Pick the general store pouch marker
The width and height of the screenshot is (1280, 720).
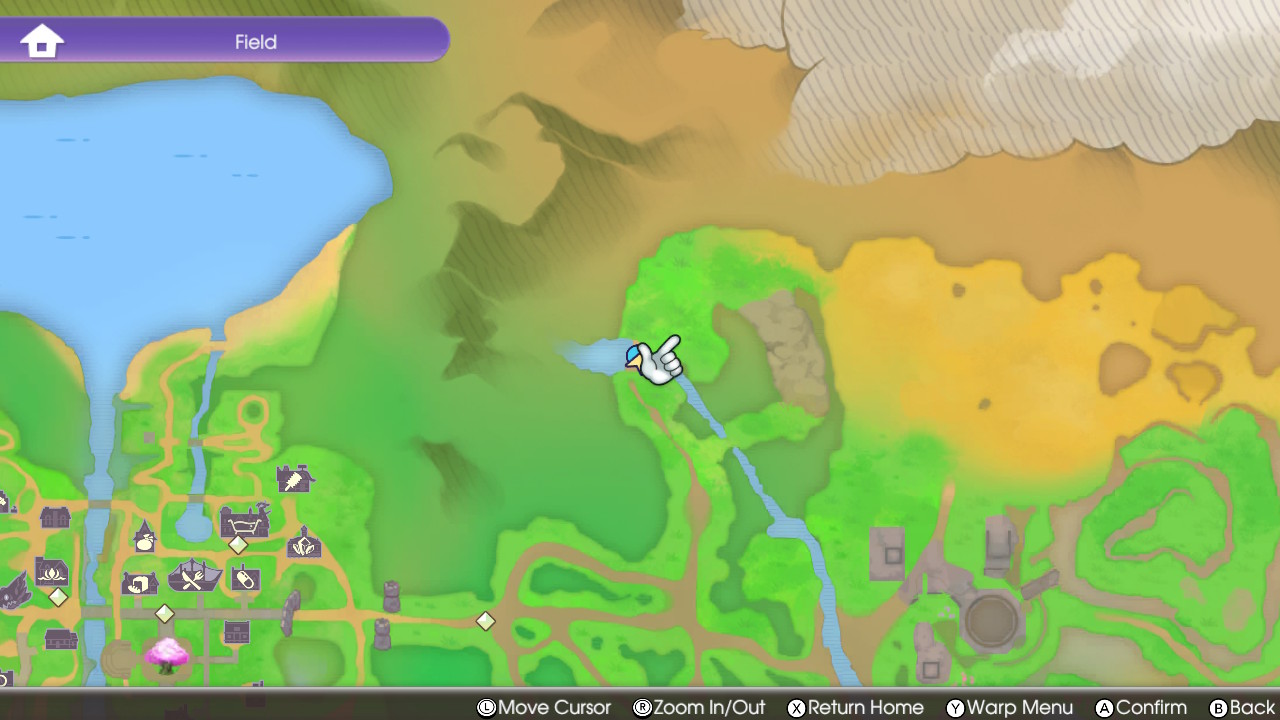145,539
